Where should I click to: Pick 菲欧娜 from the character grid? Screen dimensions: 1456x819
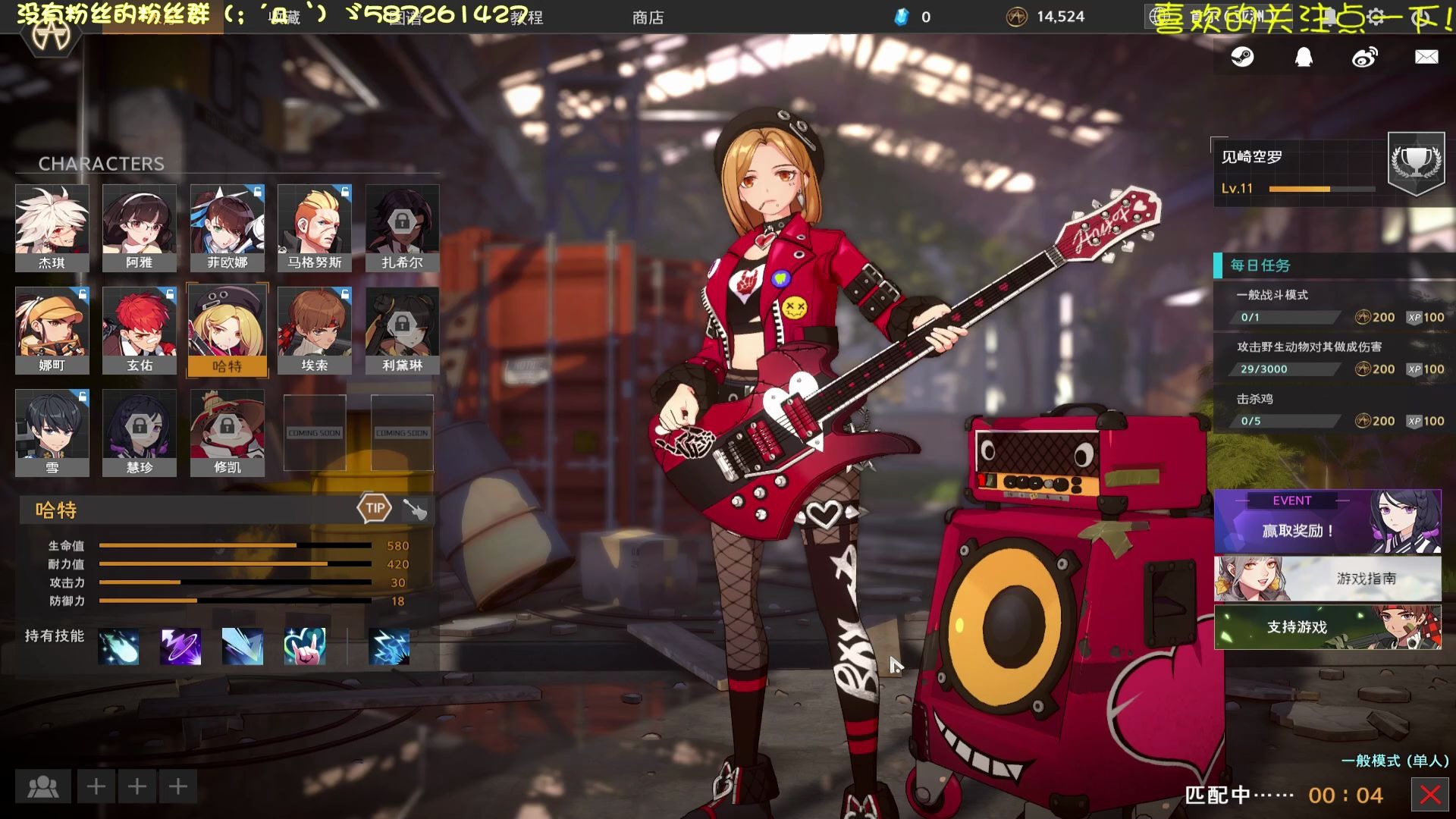tap(227, 227)
